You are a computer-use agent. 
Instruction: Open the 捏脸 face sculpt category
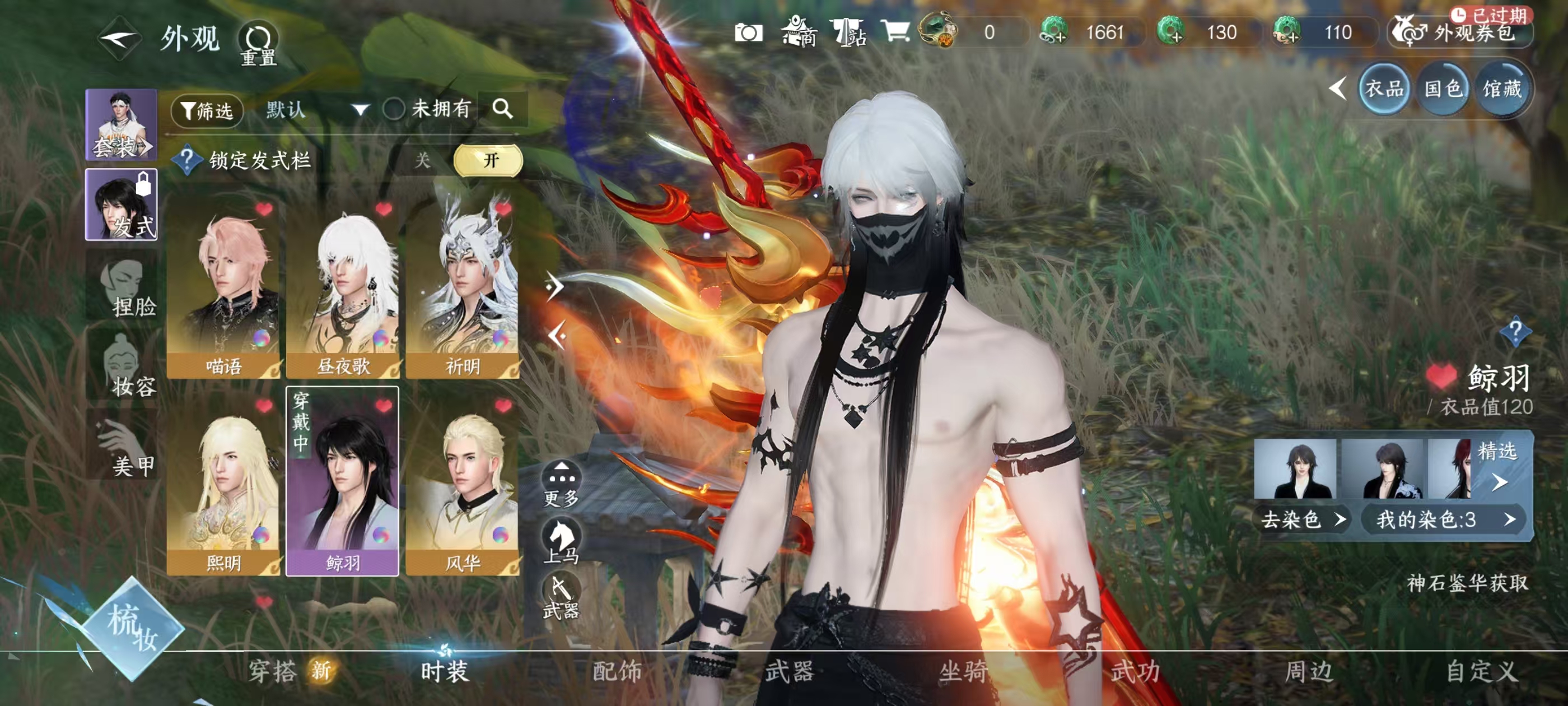[123, 287]
